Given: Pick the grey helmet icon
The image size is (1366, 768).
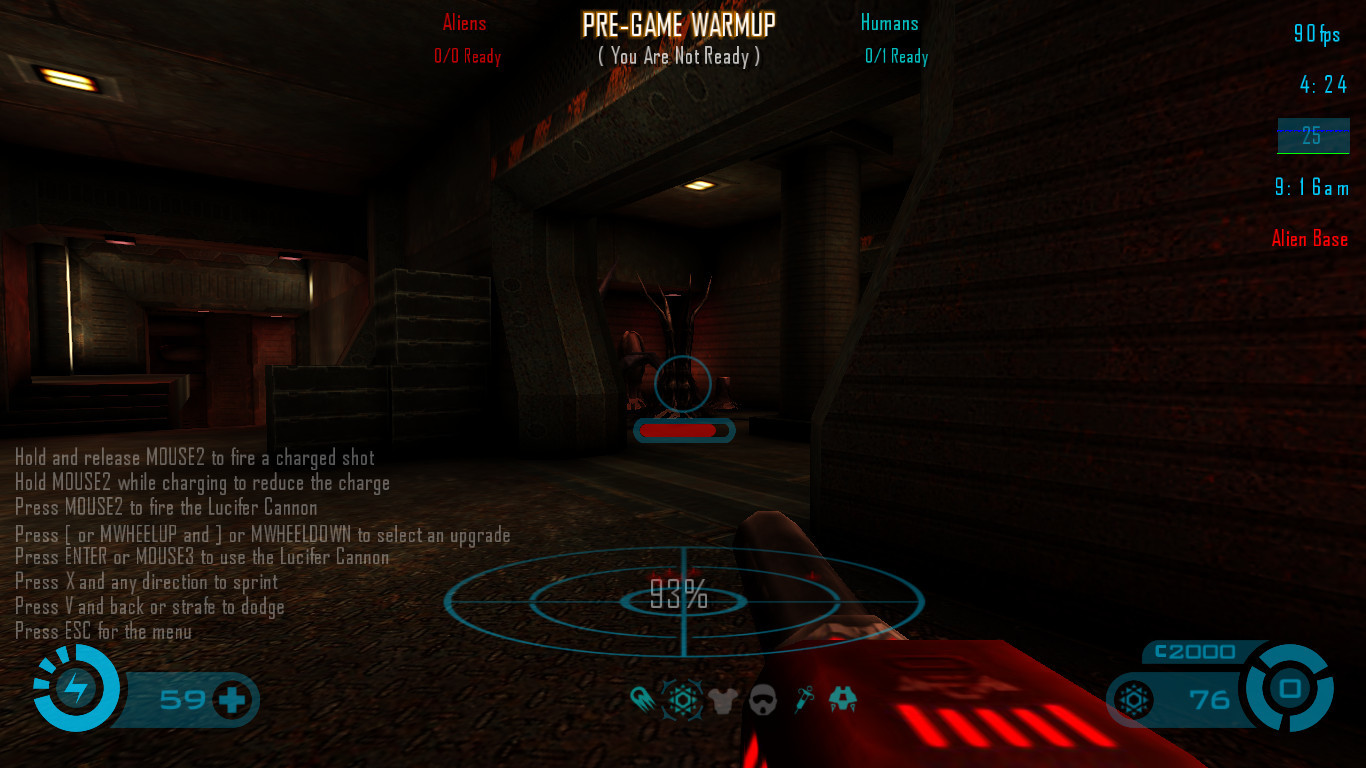Looking at the screenshot, I should (763, 700).
